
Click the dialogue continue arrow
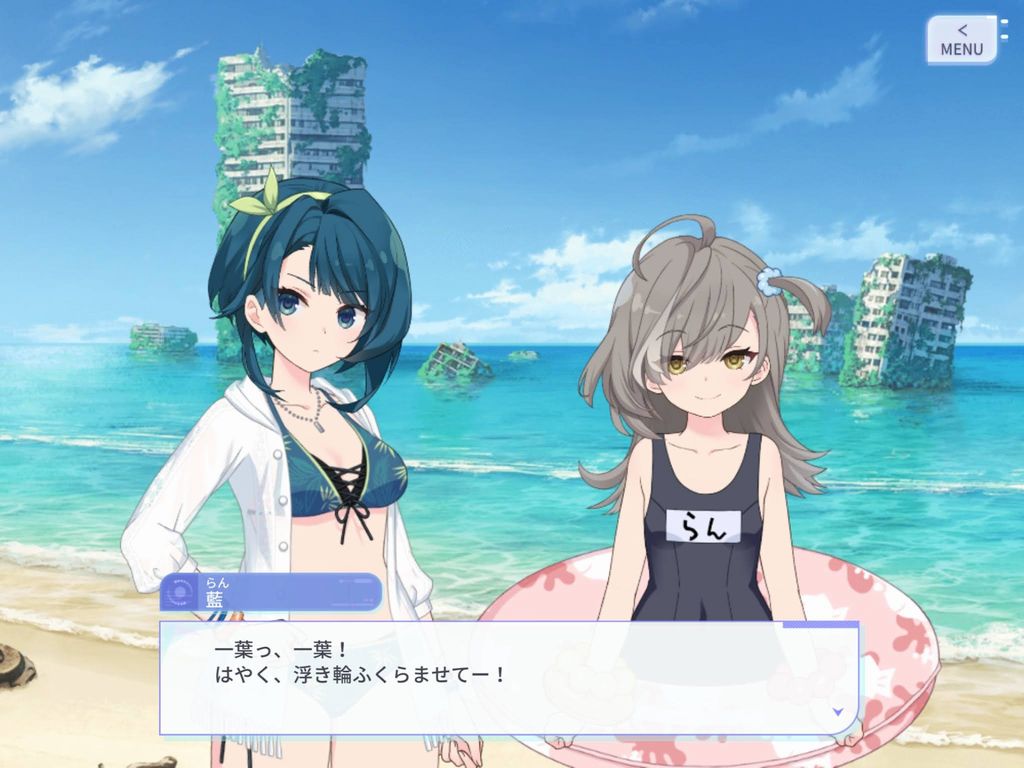coord(836,711)
